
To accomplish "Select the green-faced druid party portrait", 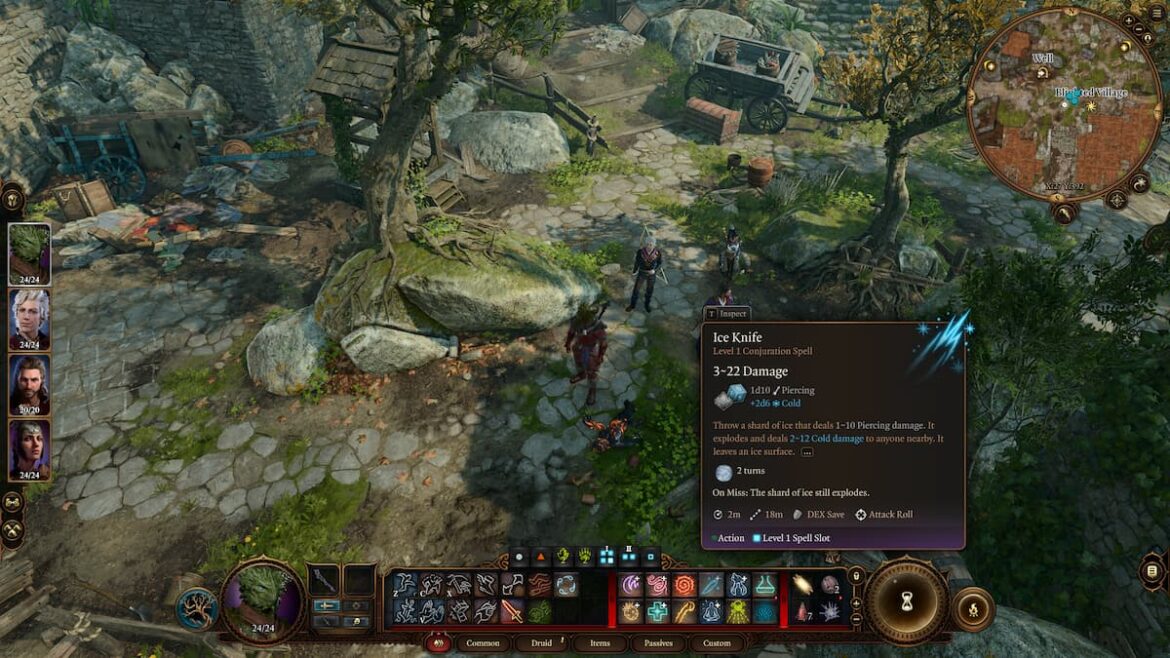I will [x=29, y=254].
